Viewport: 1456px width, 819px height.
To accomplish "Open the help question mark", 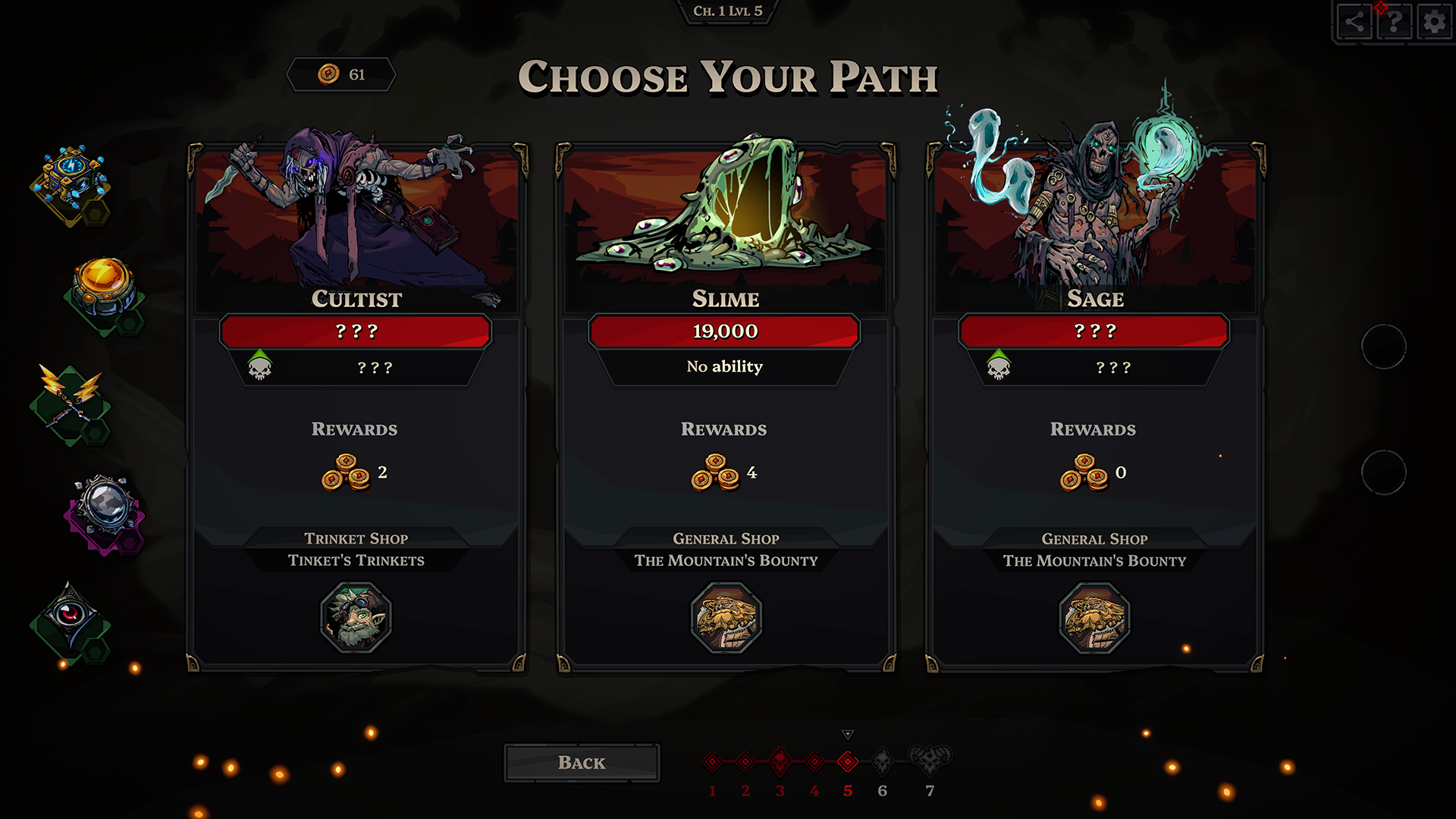I will click(x=1394, y=22).
